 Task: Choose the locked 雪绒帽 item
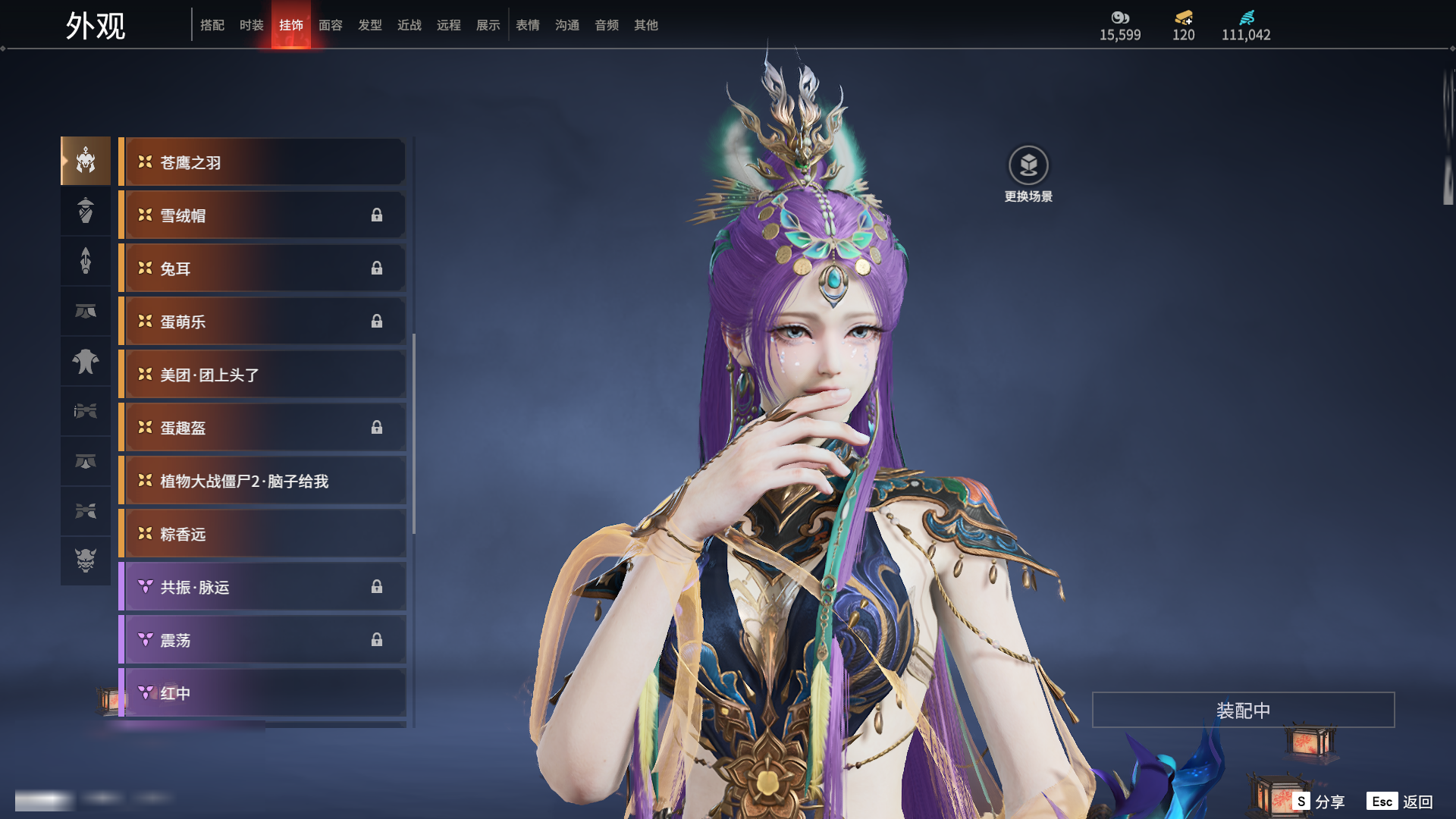262,215
